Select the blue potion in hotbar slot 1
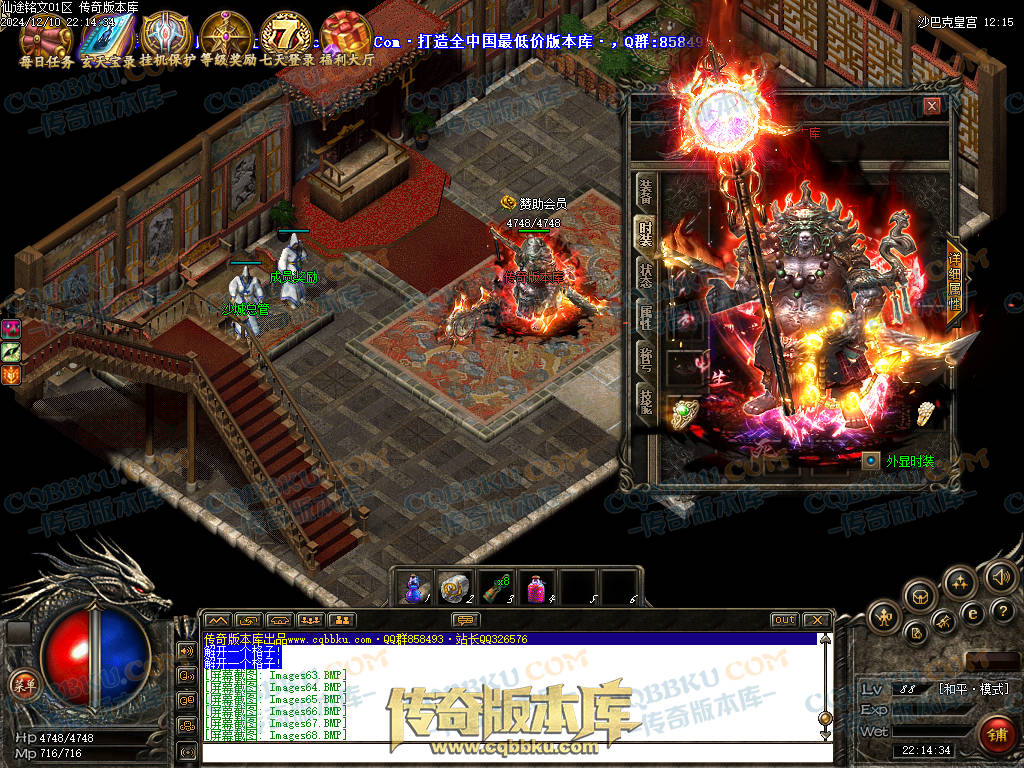 415,587
